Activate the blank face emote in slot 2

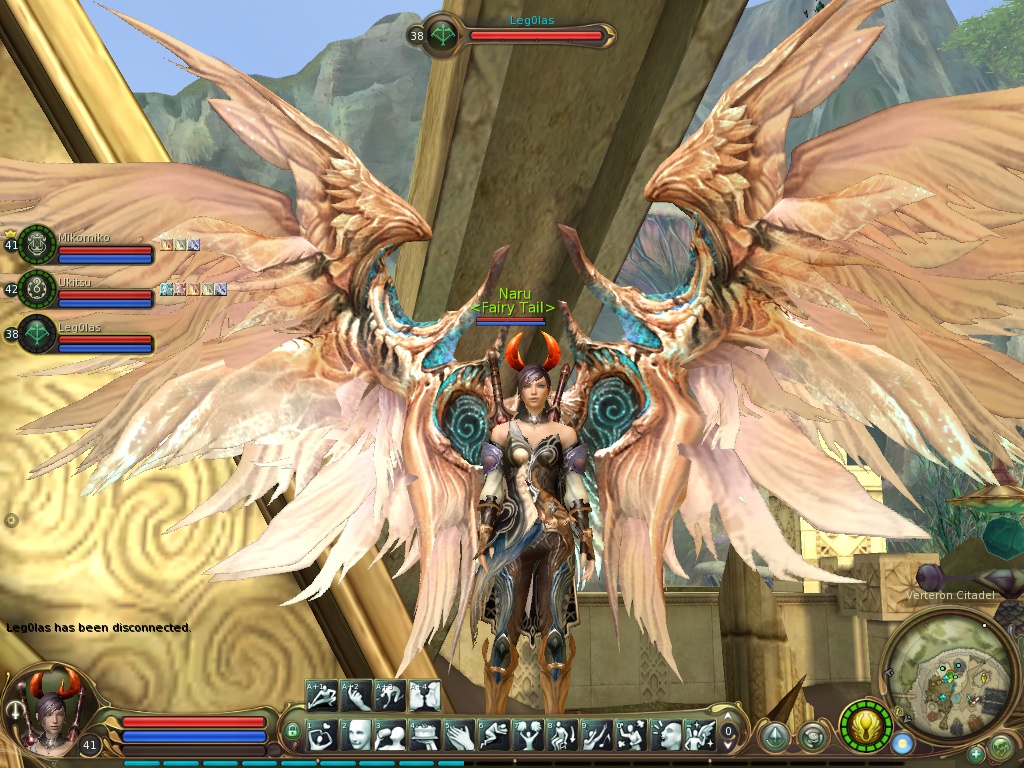pos(356,736)
